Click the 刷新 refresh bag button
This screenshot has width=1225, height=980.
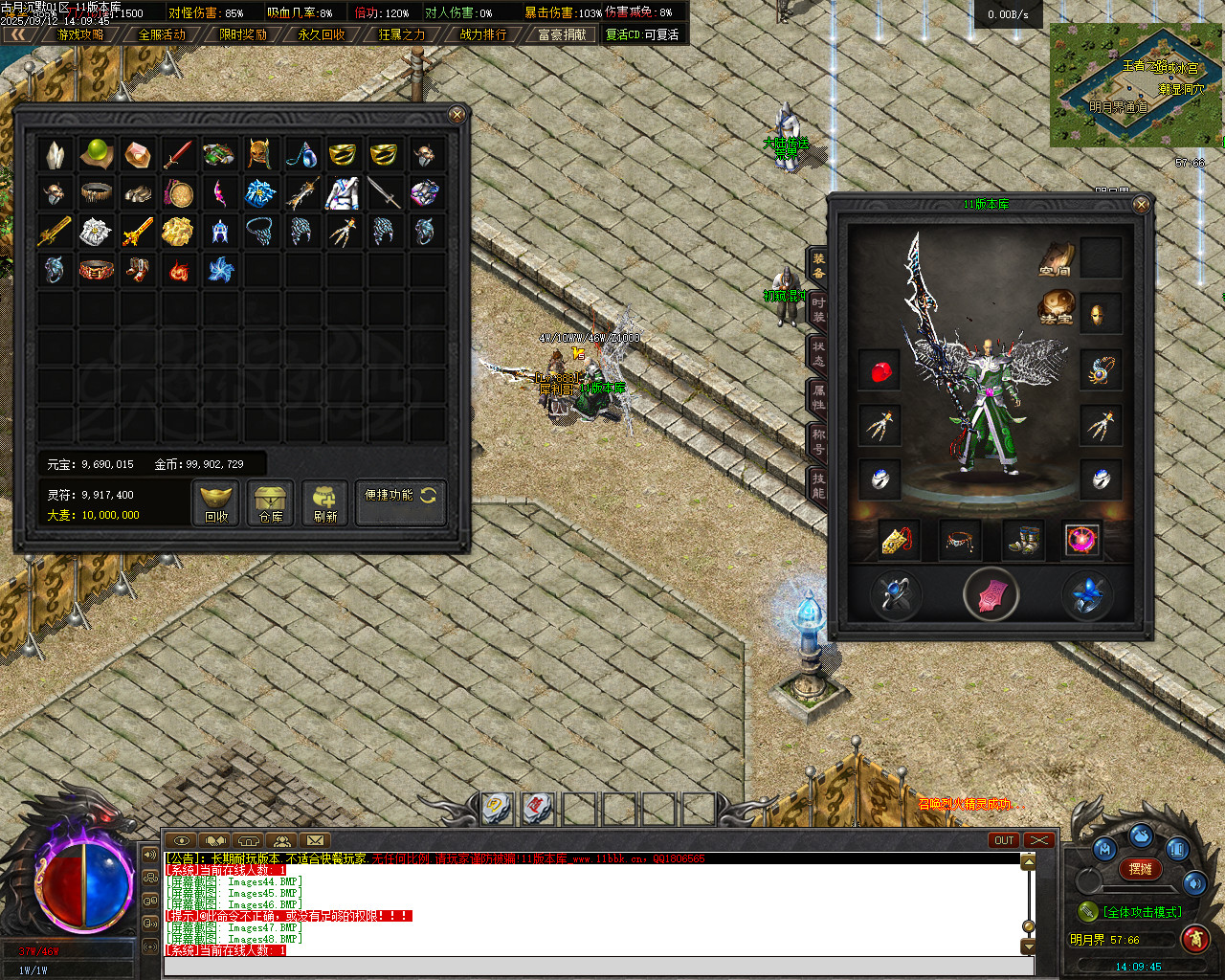pos(325,502)
